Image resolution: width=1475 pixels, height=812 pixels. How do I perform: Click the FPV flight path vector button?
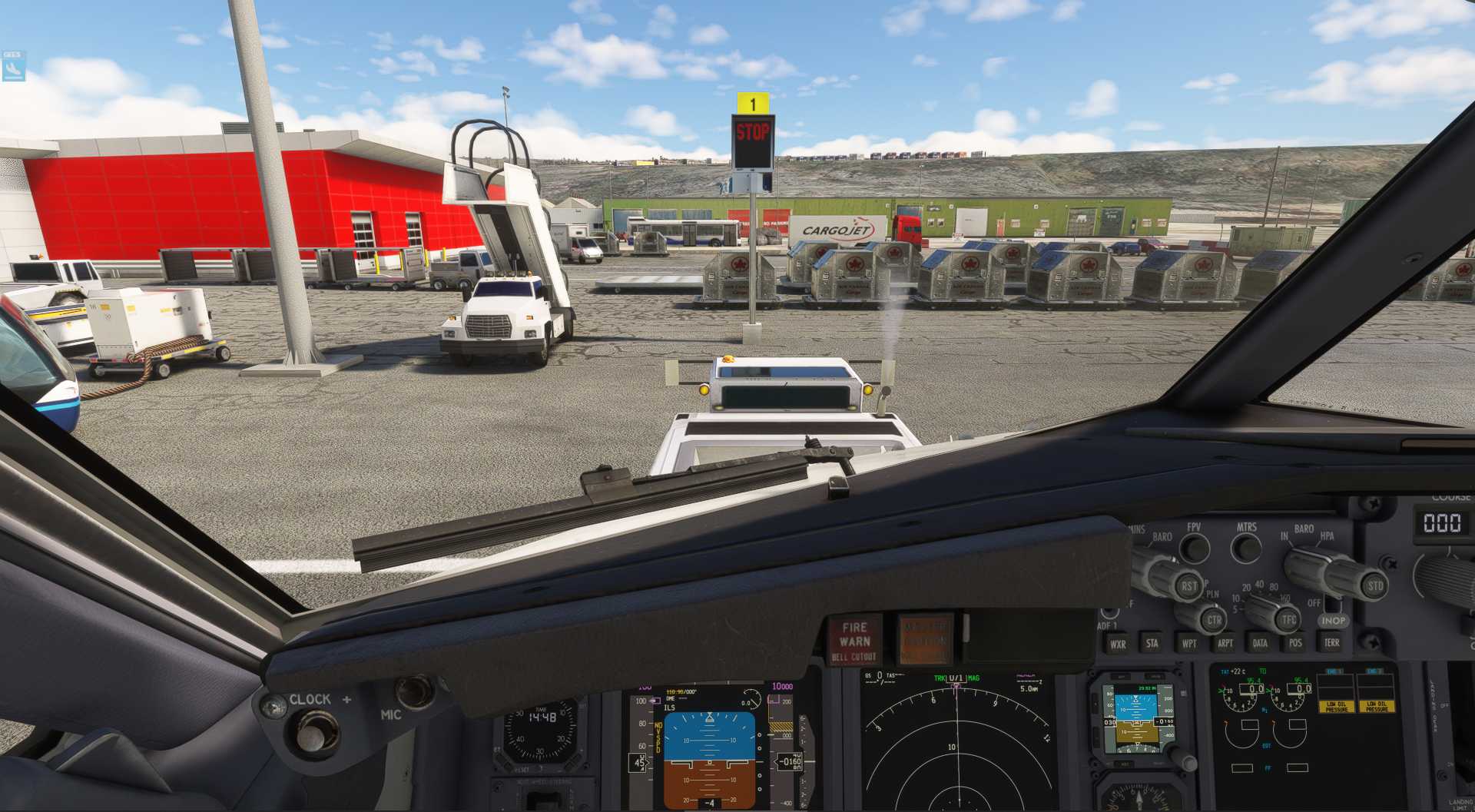coord(1194,548)
